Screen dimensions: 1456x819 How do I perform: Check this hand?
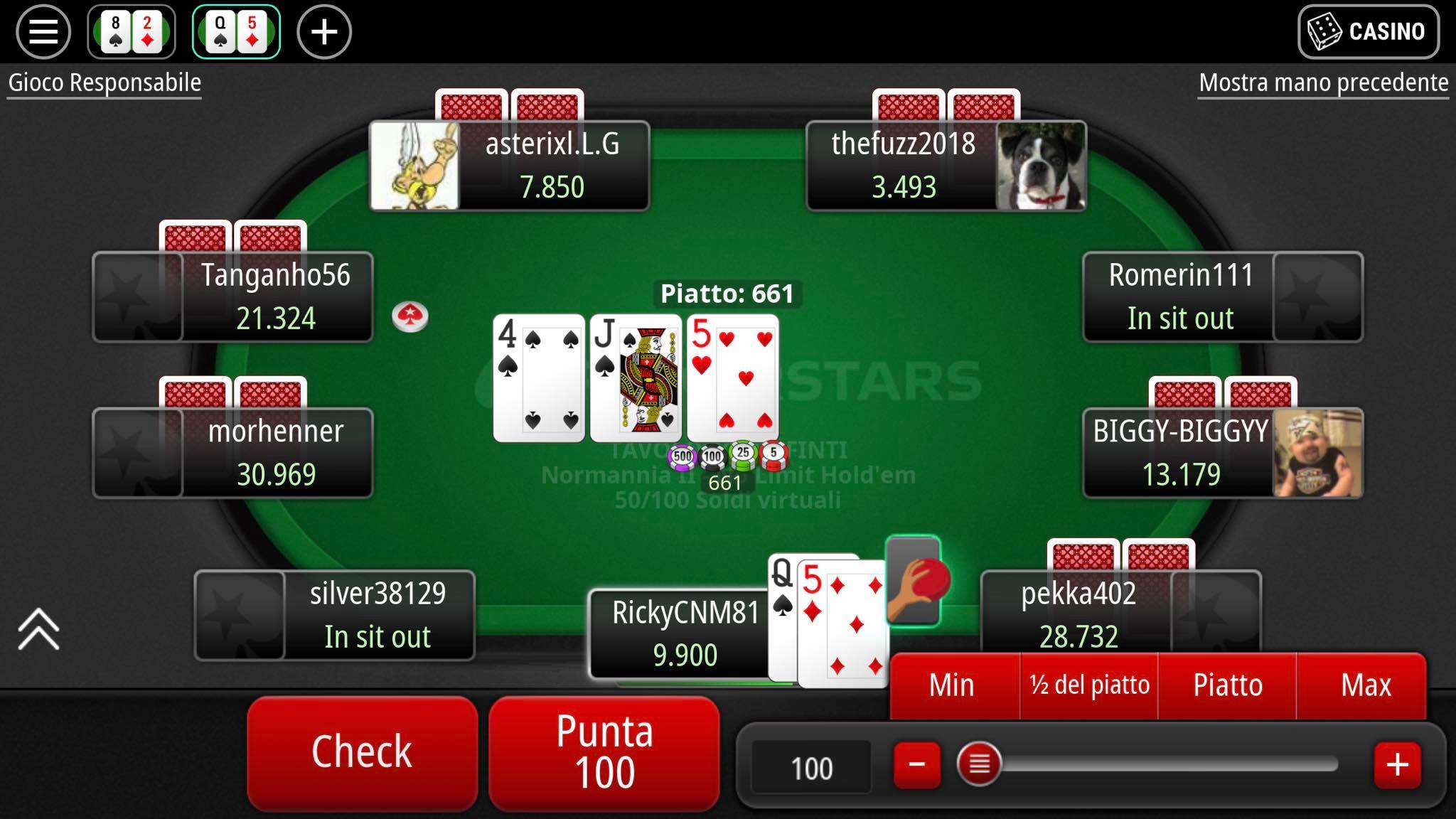[x=362, y=752]
